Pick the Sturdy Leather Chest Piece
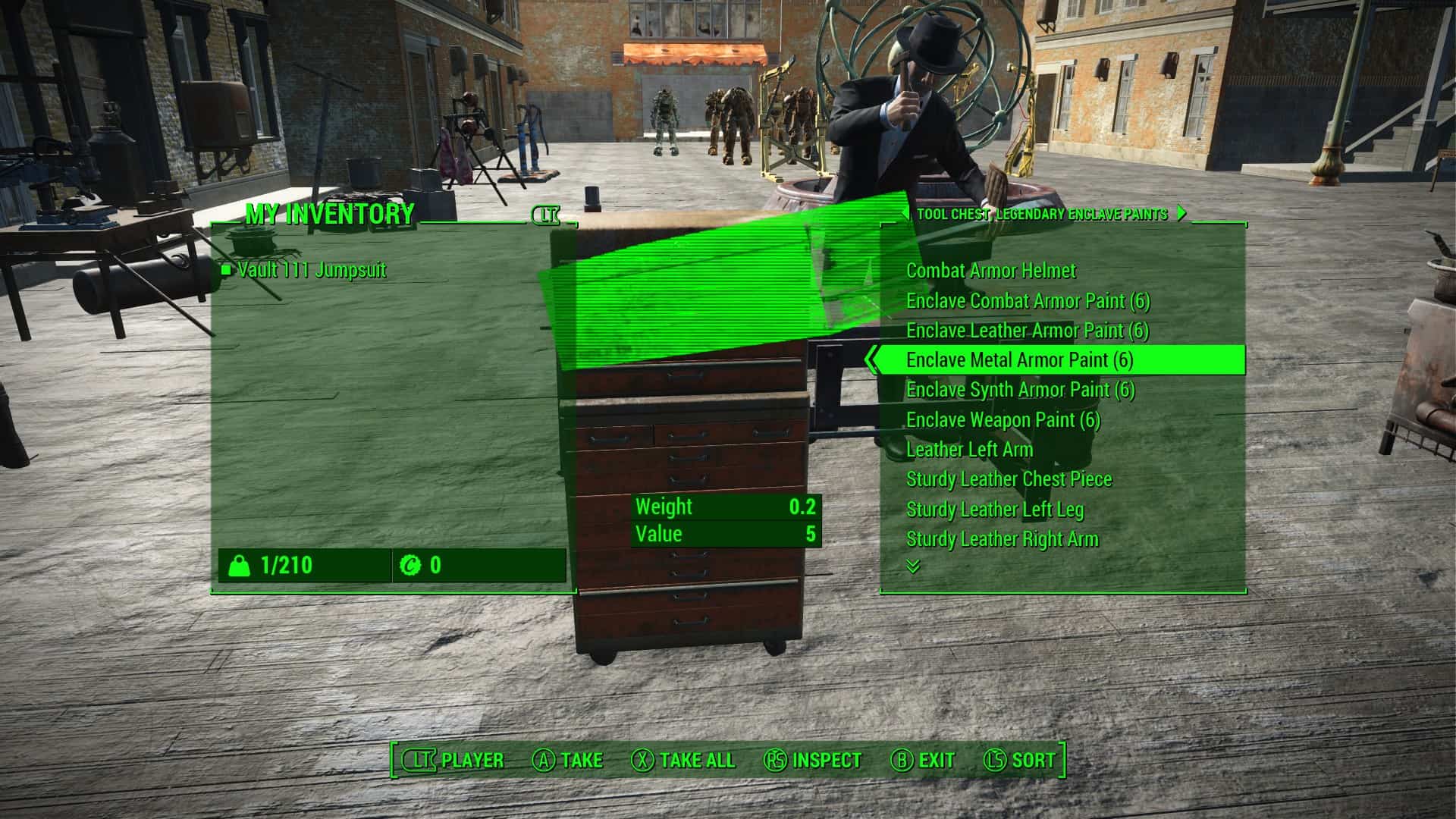The image size is (1456, 819). [1009, 479]
